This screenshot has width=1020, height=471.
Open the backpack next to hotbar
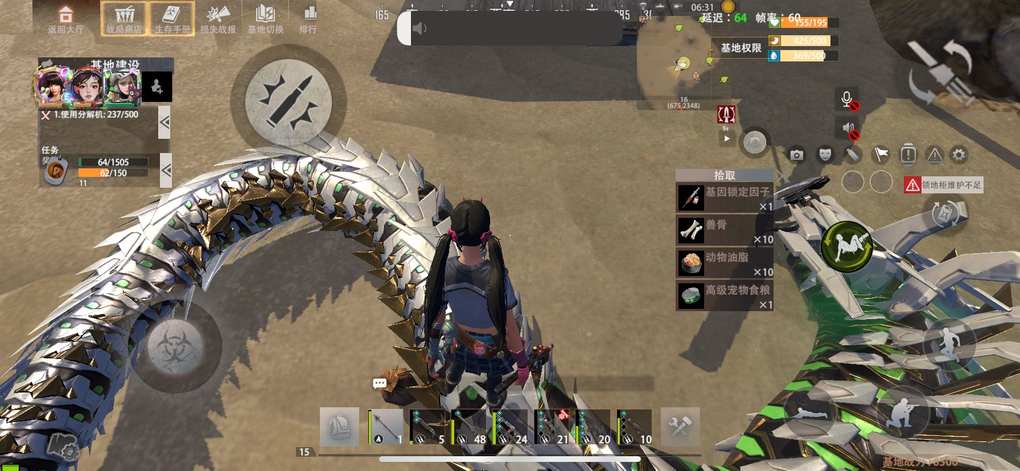click(339, 427)
